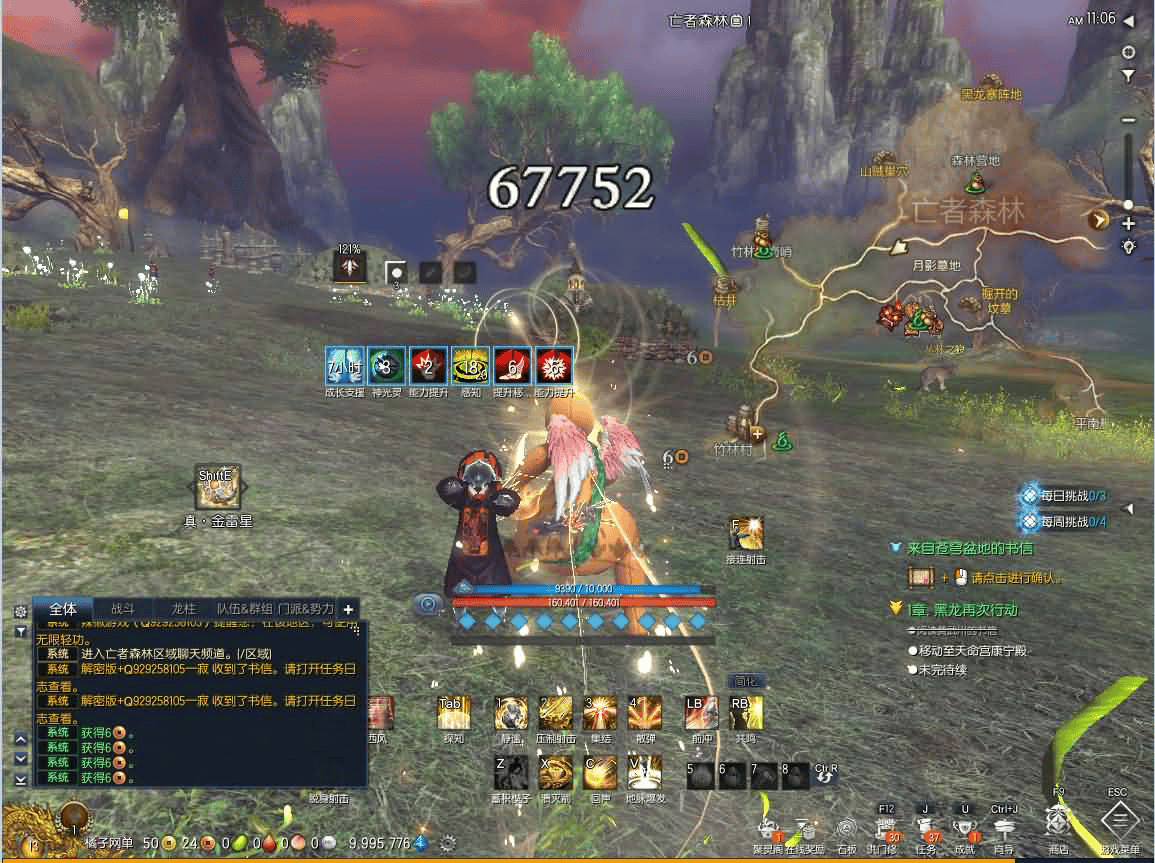This screenshot has width=1155, height=863.
Task: Zoom out the minimap with minus button
Action: click(x=1129, y=120)
